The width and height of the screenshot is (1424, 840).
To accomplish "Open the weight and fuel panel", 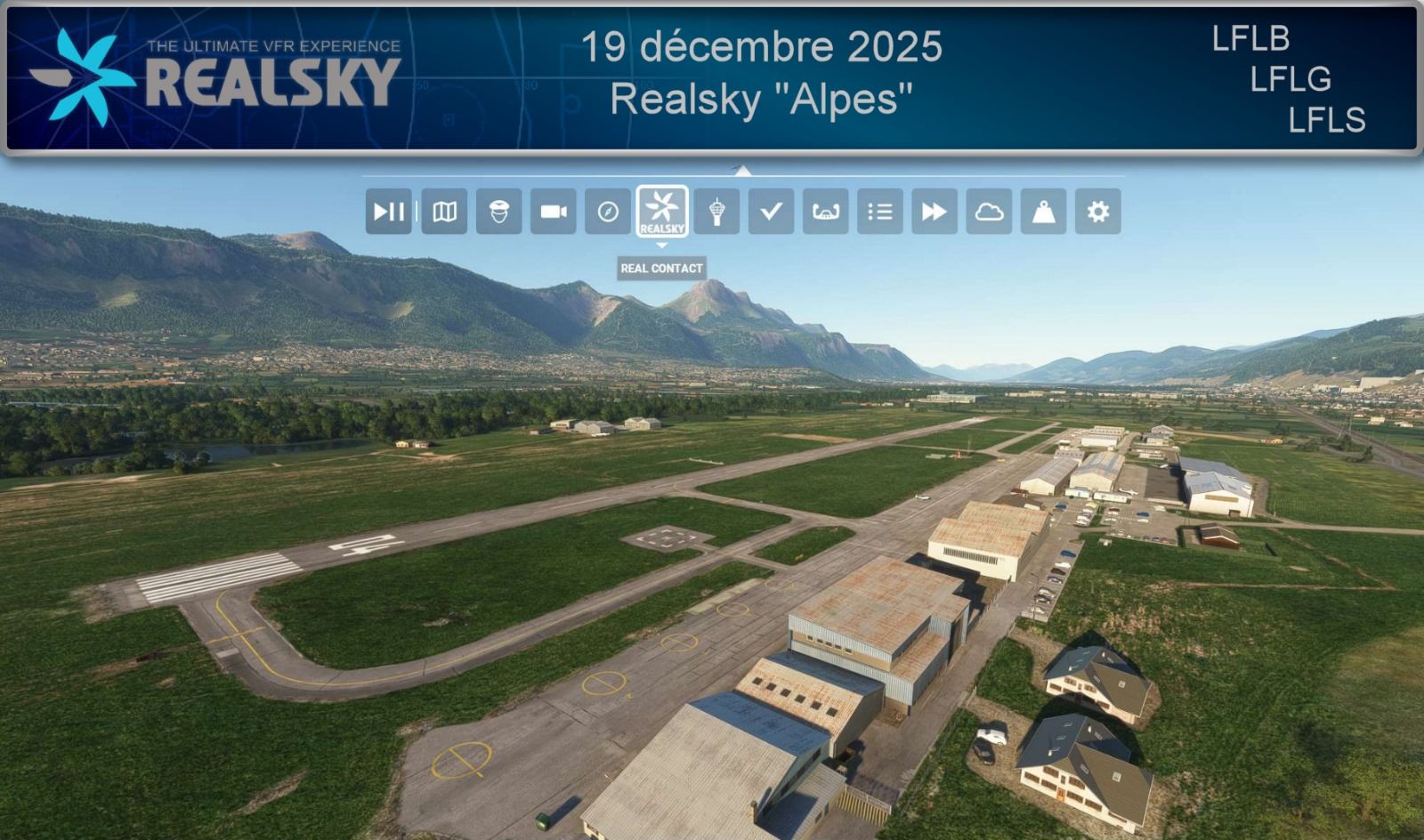I will pyautogui.click(x=1043, y=212).
